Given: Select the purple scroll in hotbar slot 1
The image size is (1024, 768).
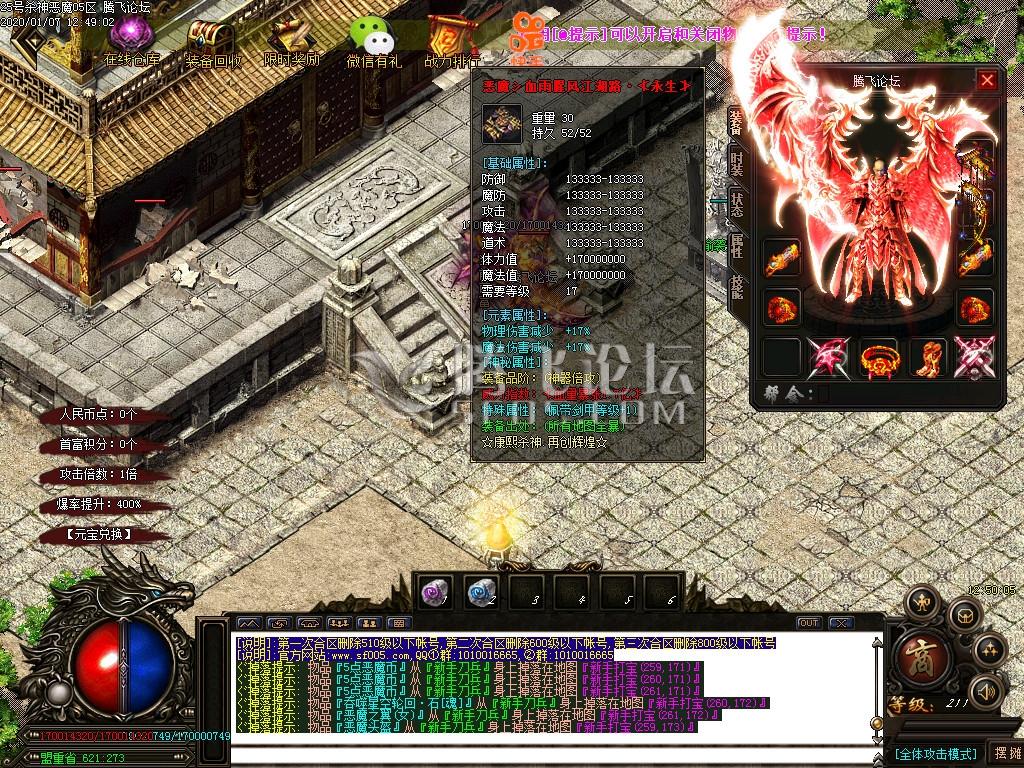Looking at the screenshot, I should [x=435, y=592].
